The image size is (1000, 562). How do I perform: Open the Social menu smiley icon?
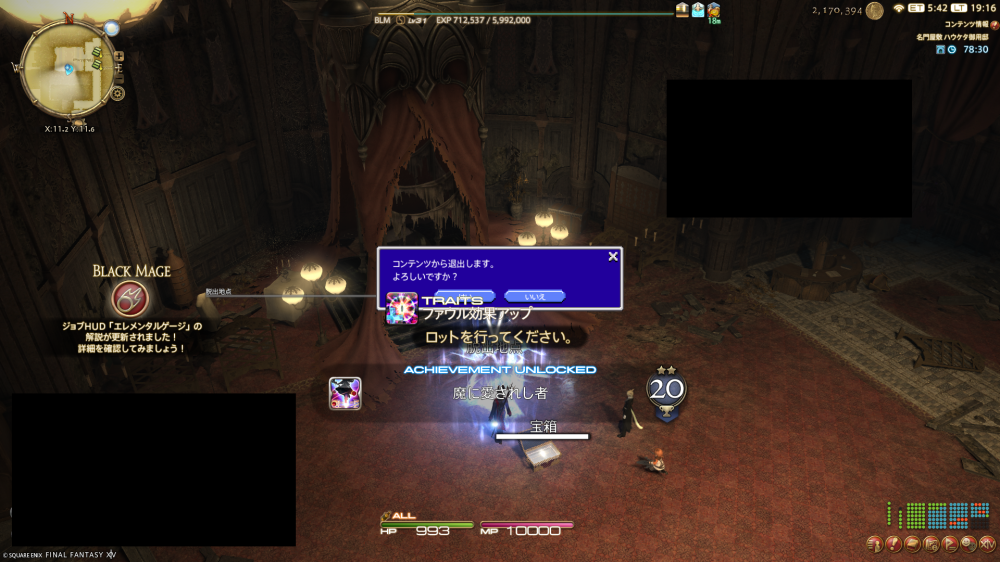coord(969,544)
